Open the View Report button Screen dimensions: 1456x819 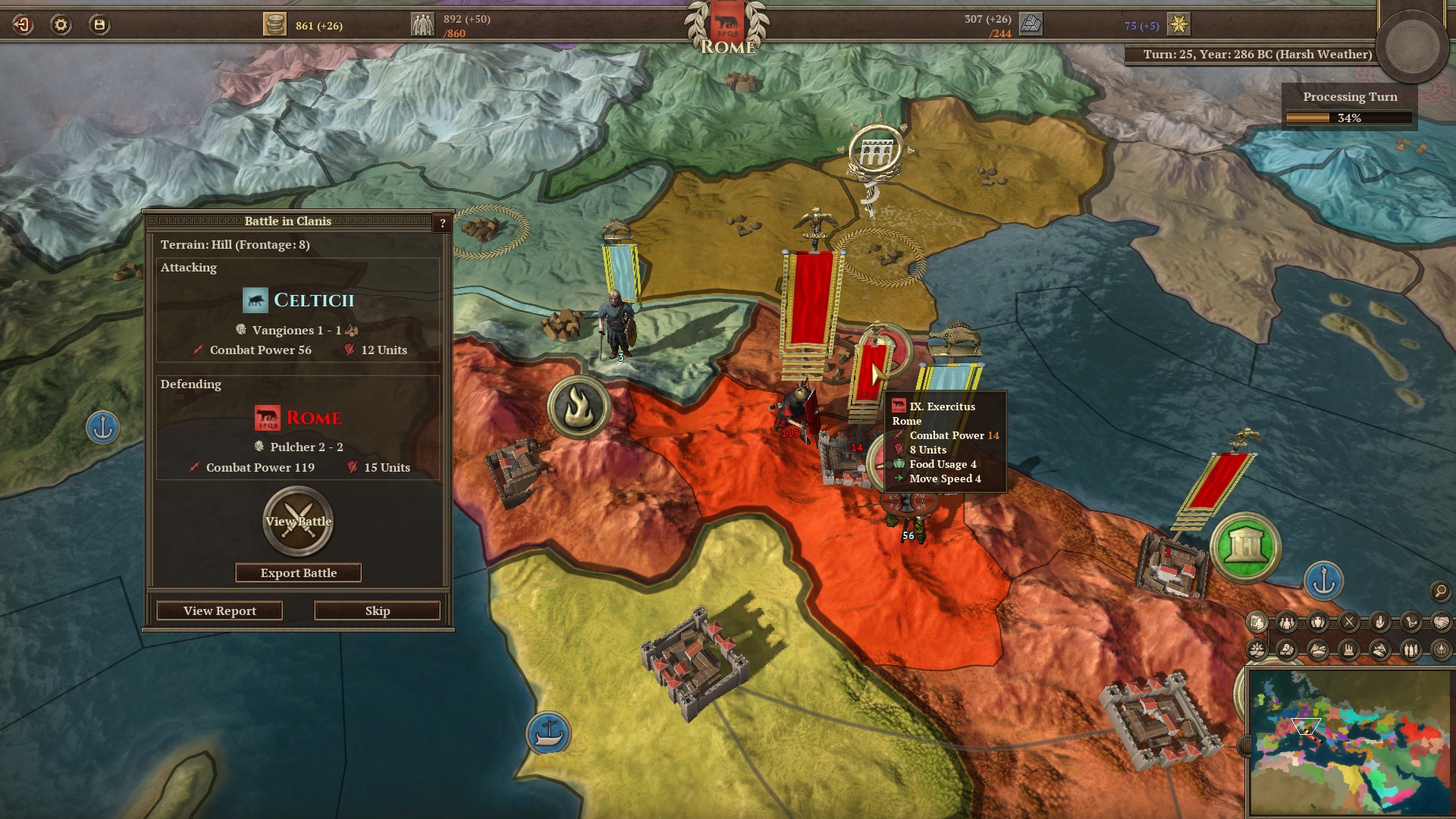tap(219, 610)
